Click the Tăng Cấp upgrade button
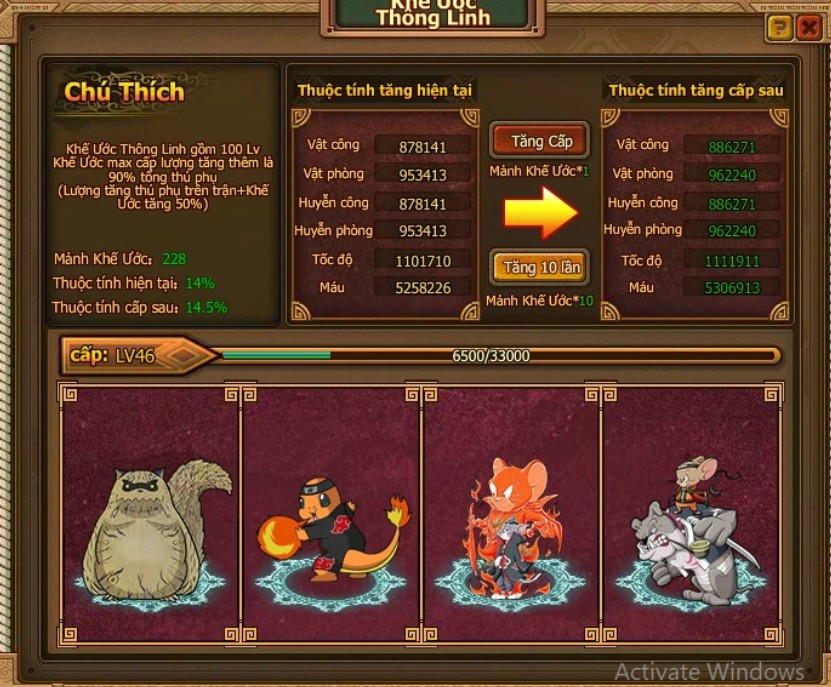The height and width of the screenshot is (687, 831). pos(539,142)
